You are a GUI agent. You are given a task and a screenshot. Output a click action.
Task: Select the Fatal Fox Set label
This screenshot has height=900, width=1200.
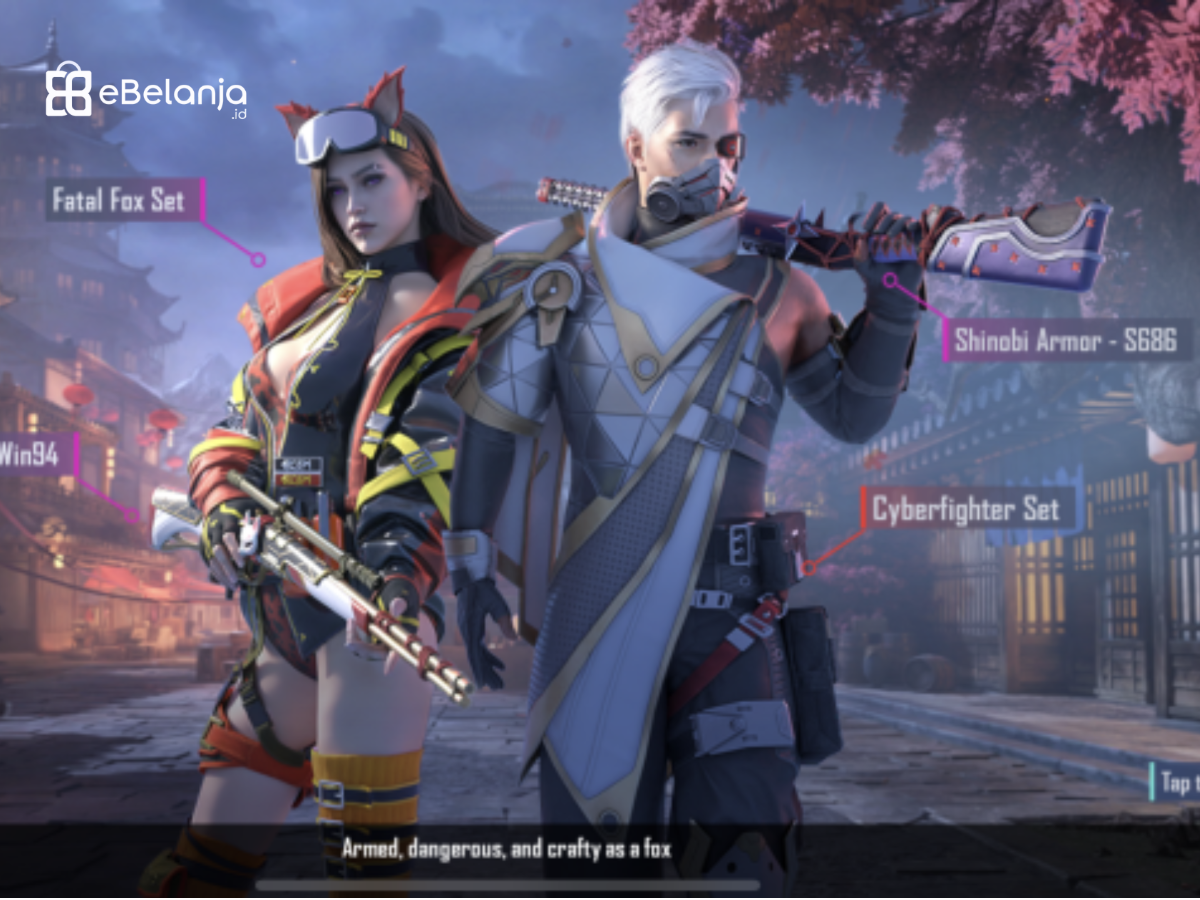(120, 200)
